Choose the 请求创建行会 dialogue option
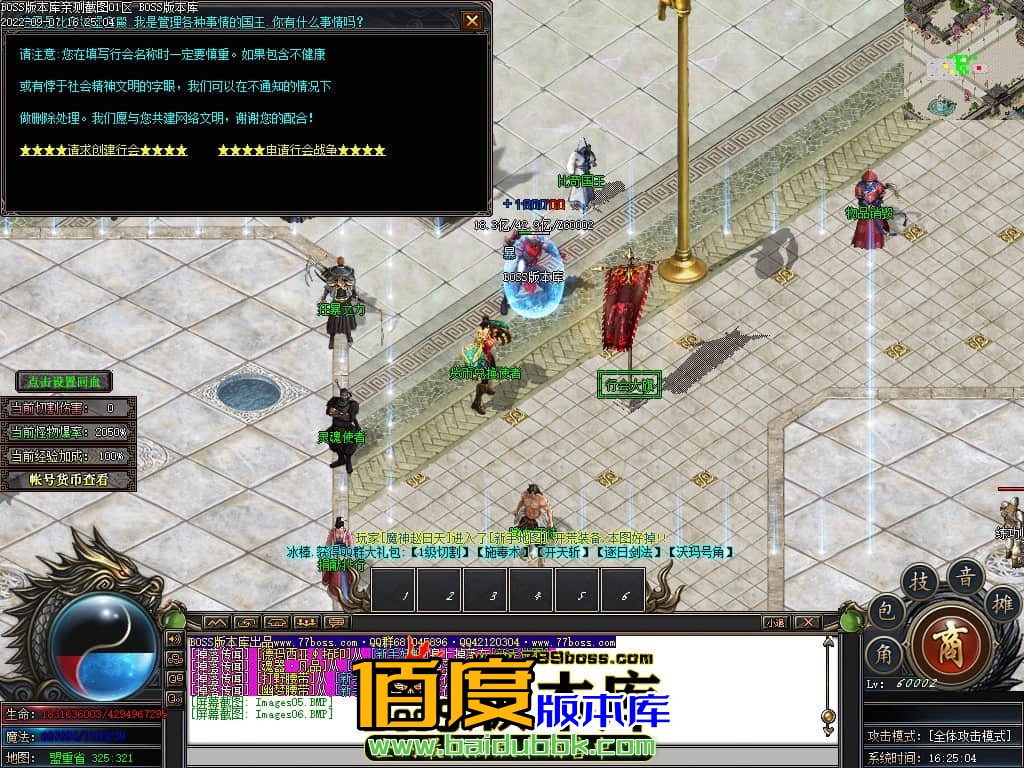This screenshot has width=1024, height=768. (103, 150)
